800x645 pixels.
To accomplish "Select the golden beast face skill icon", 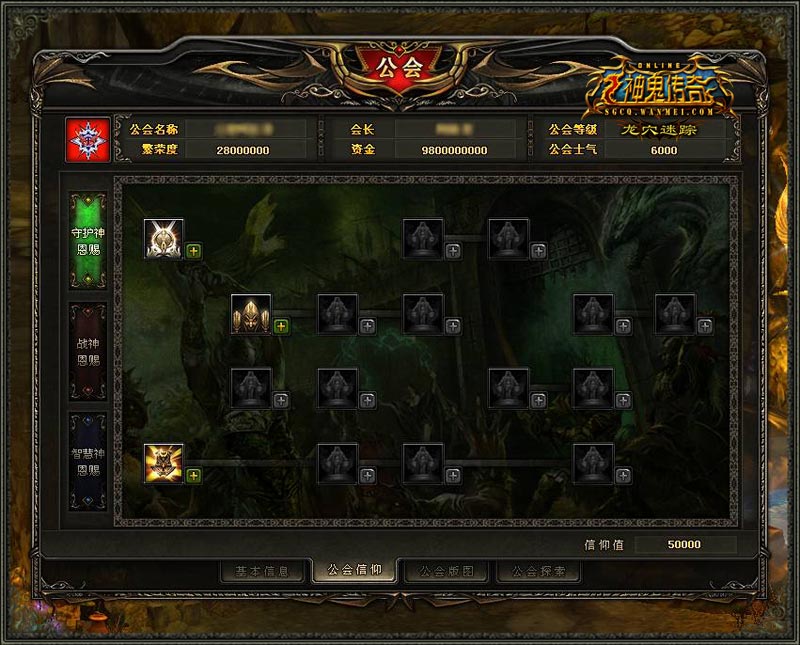I will pos(163,463).
